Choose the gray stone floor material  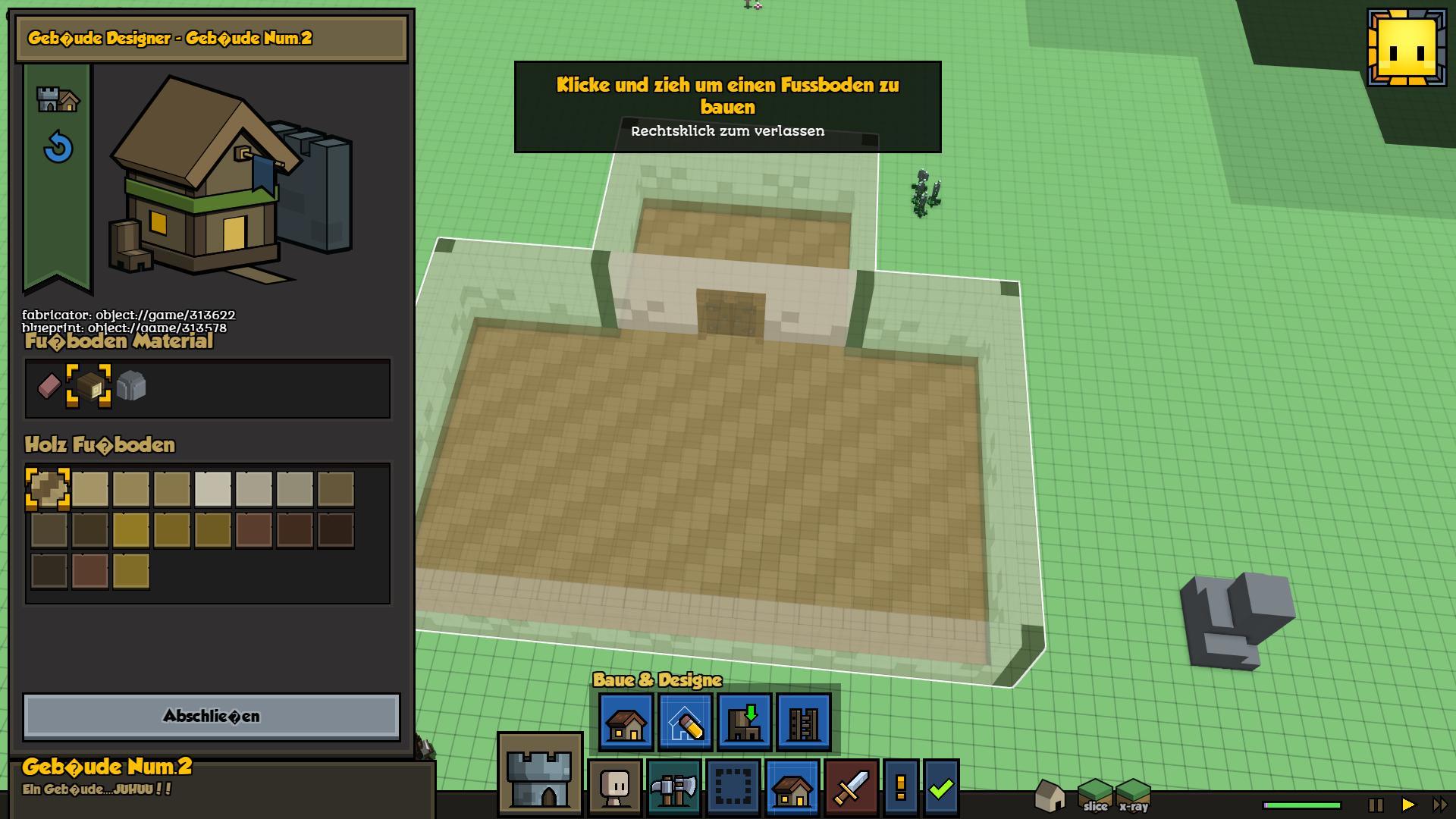tap(131, 387)
